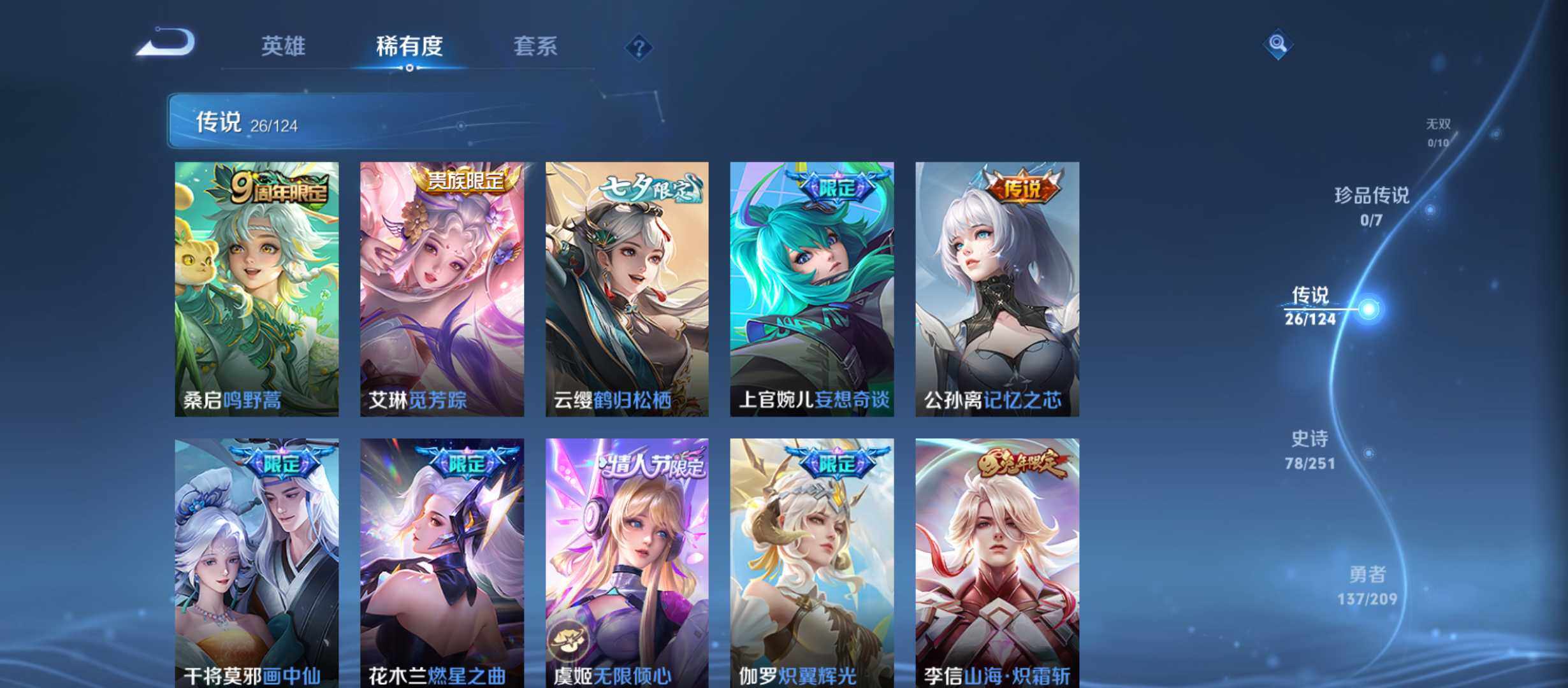
Task: Jump to the 无双 rarity section
Action: pyautogui.click(x=1438, y=132)
